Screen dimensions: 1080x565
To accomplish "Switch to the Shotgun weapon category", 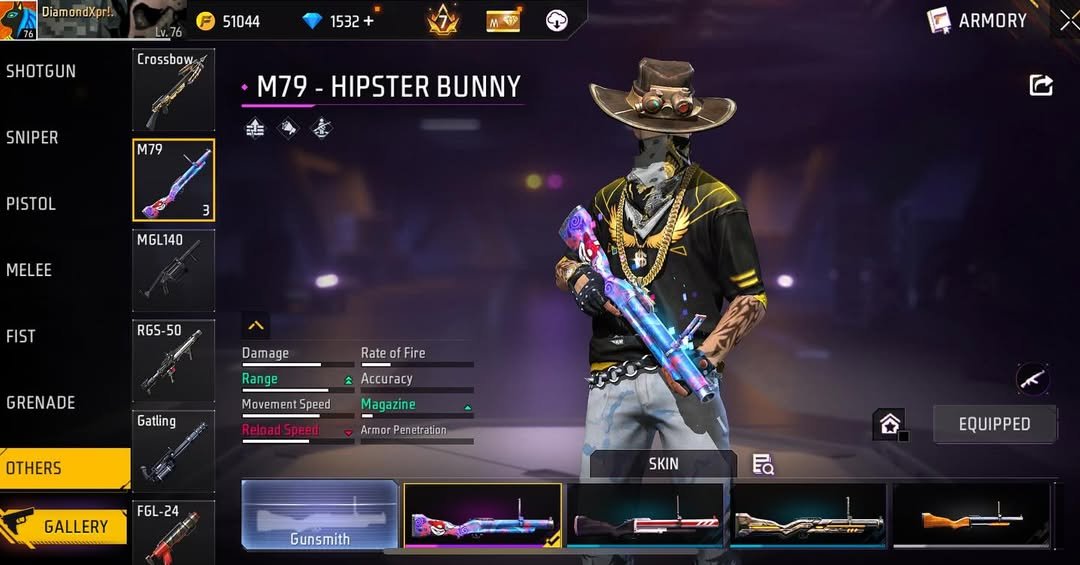I will coord(41,72).
